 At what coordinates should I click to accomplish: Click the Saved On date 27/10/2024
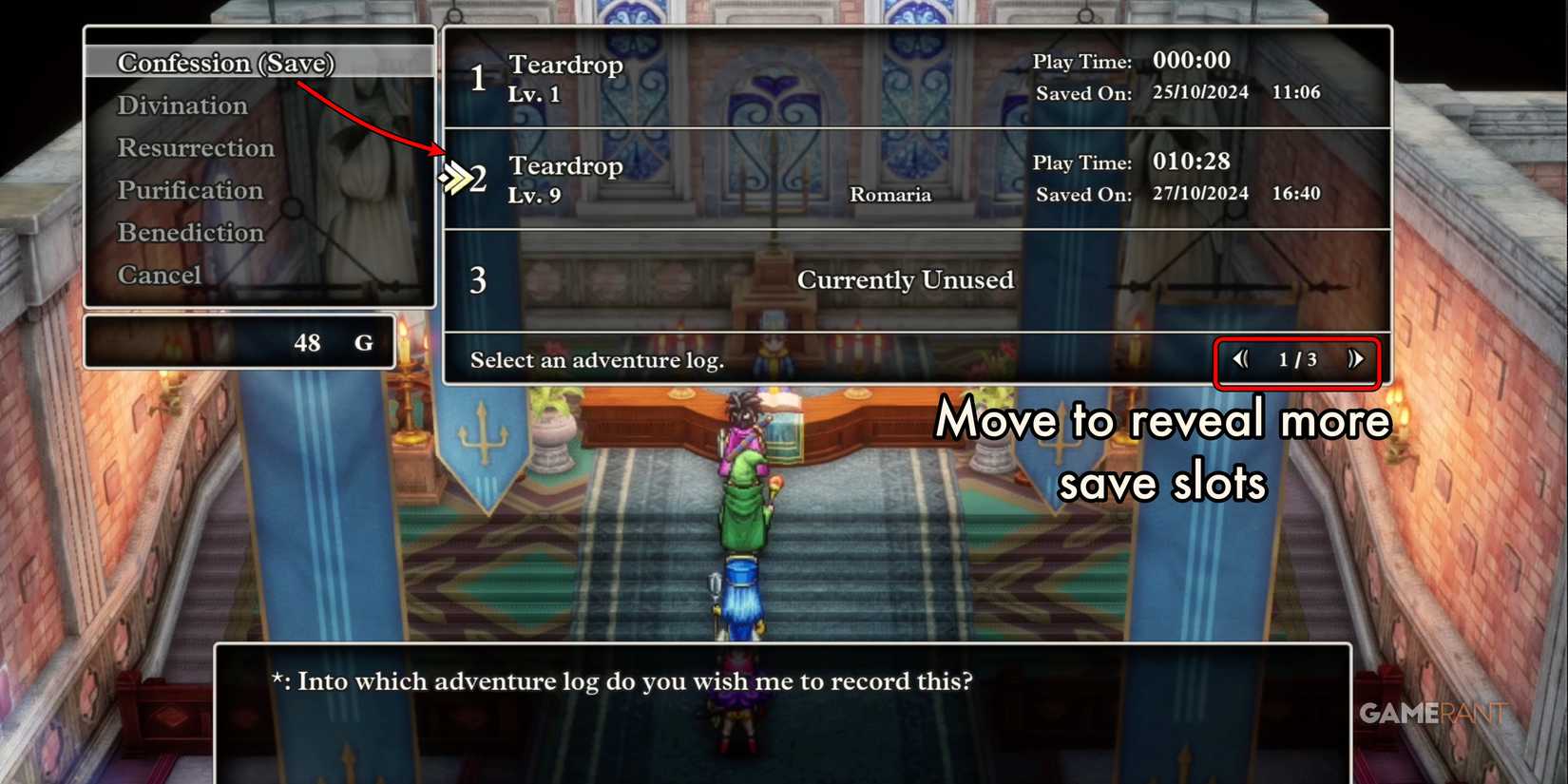[x=1198, y=193]
